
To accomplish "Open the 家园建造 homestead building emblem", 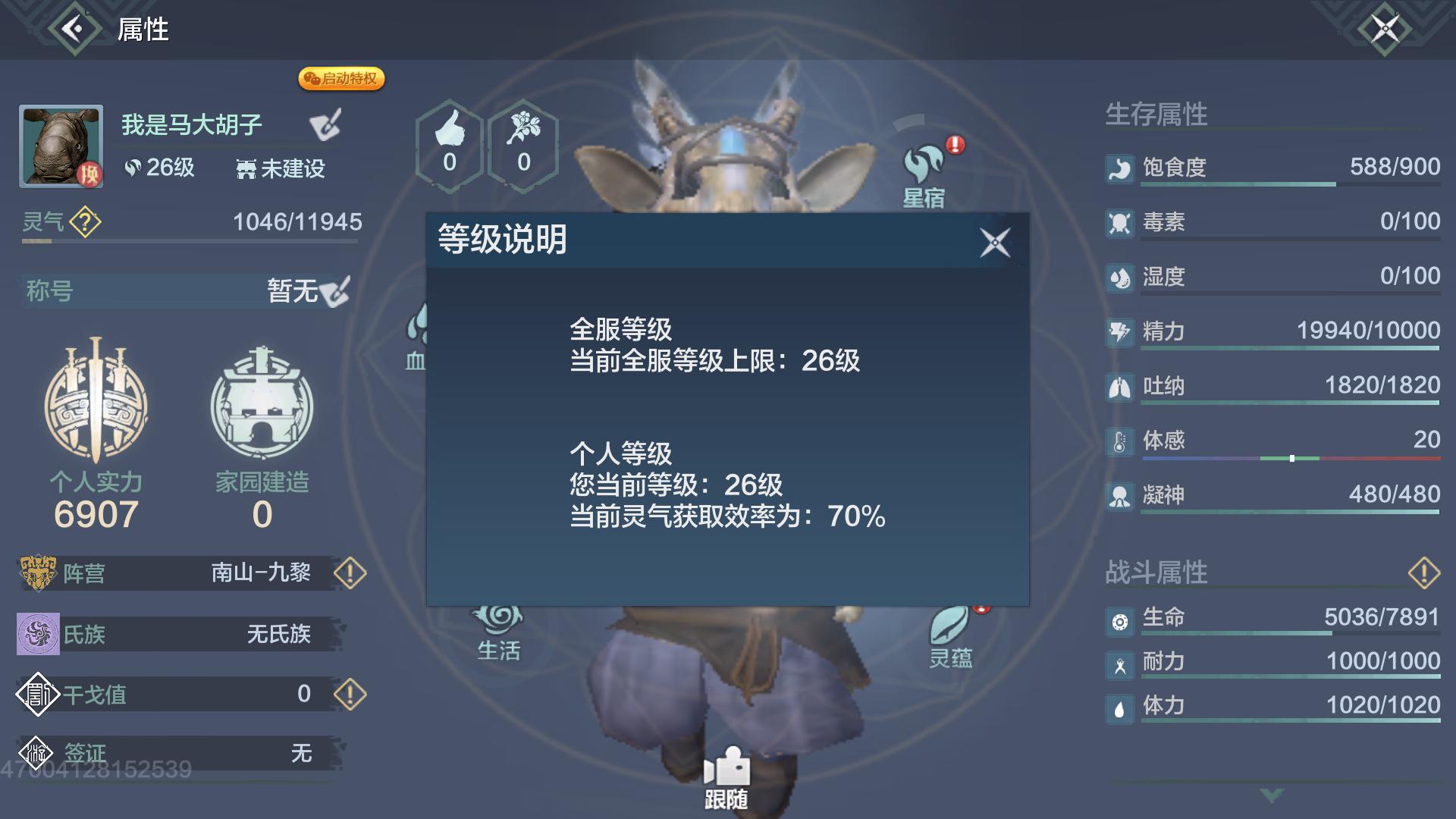I will click(x=261, y=406).
